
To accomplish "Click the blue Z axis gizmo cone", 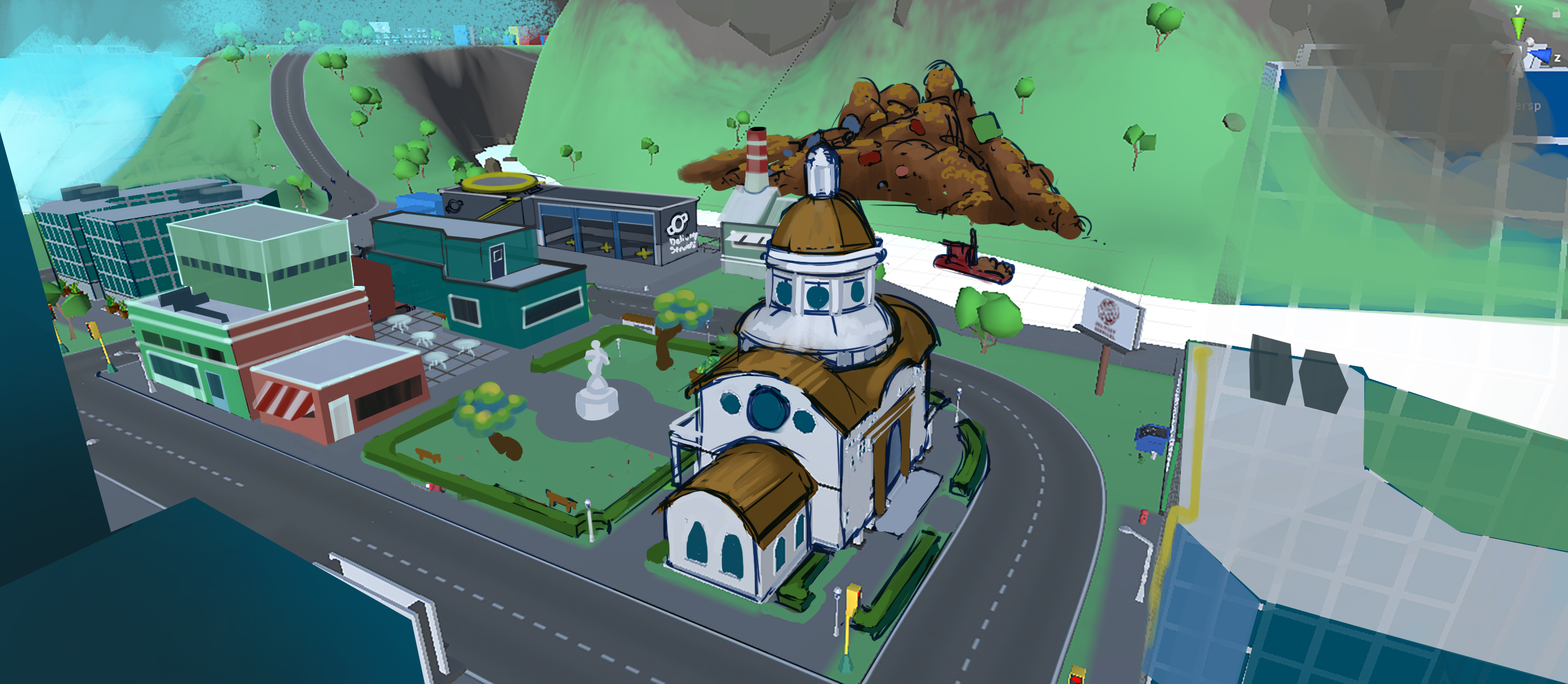I will pyautogui.click(x=1541, y=57).
